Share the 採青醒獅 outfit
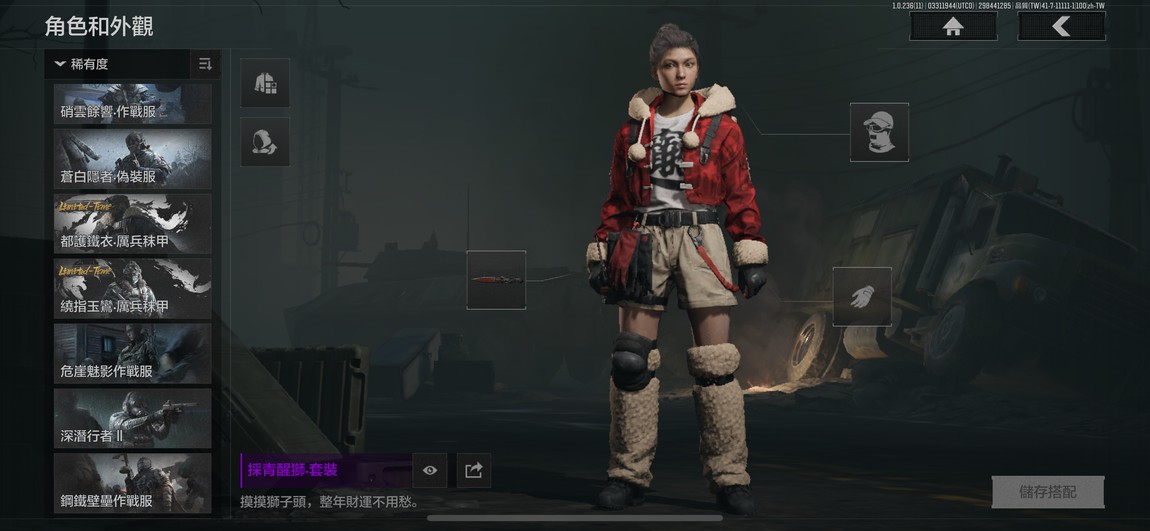1150x531 pixels. coord(474,470)
